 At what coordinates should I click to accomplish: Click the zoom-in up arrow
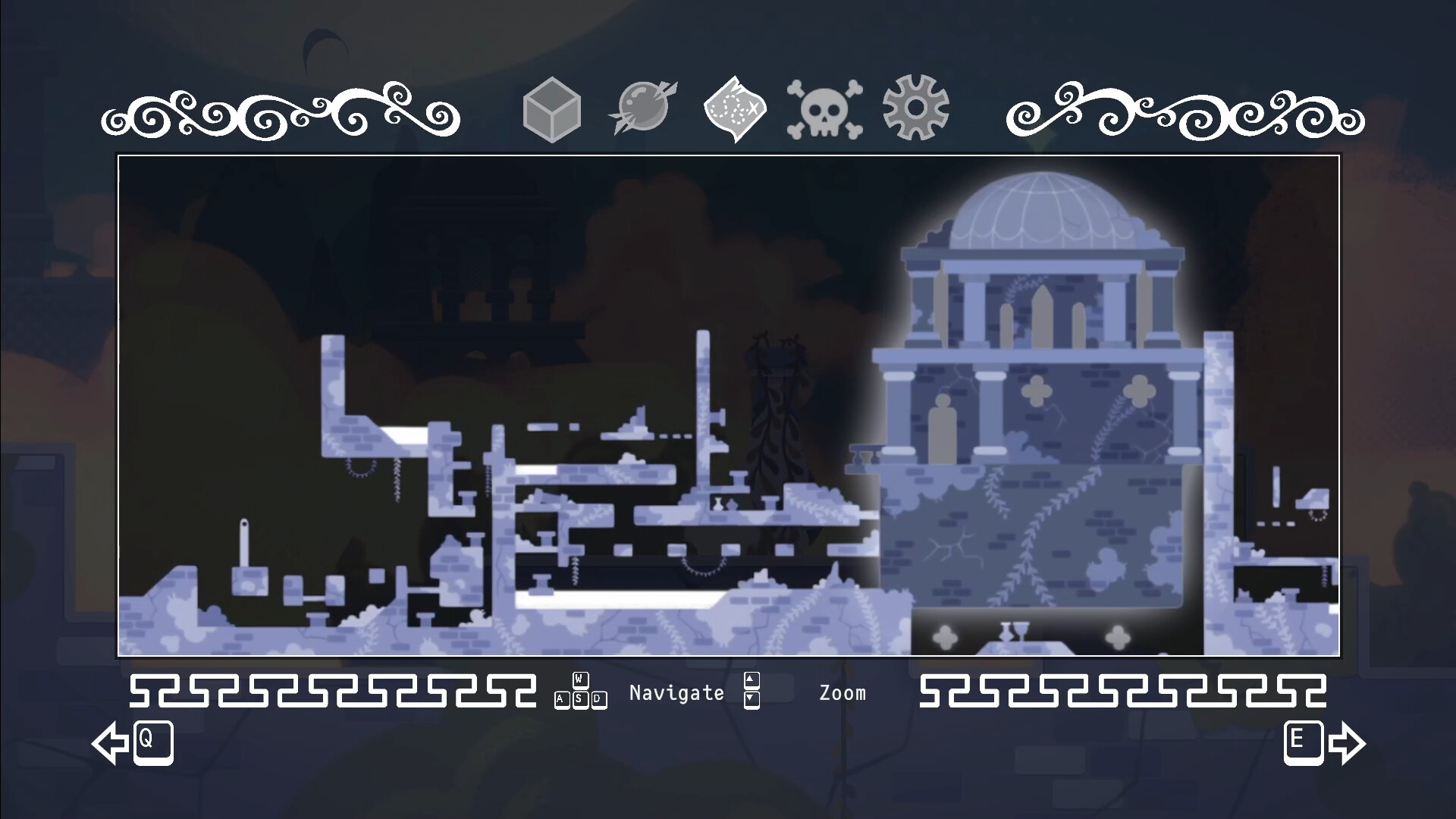(752, 681)
